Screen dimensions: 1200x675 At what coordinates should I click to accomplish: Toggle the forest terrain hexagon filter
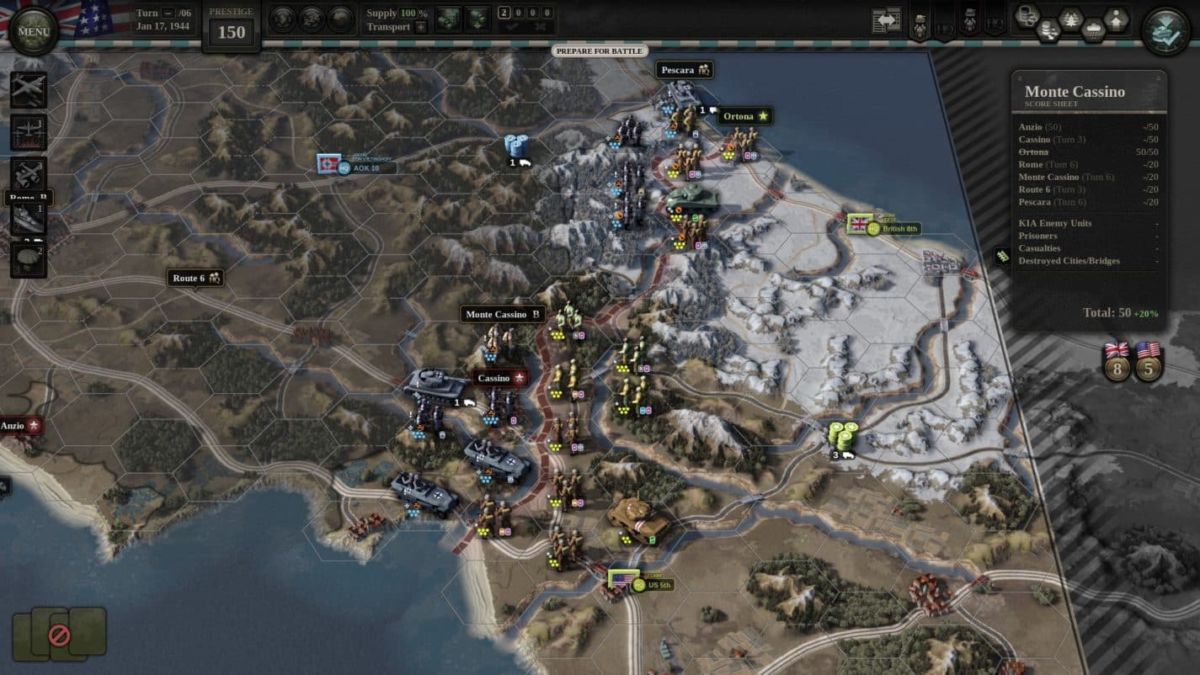[x=1070, y=19]
